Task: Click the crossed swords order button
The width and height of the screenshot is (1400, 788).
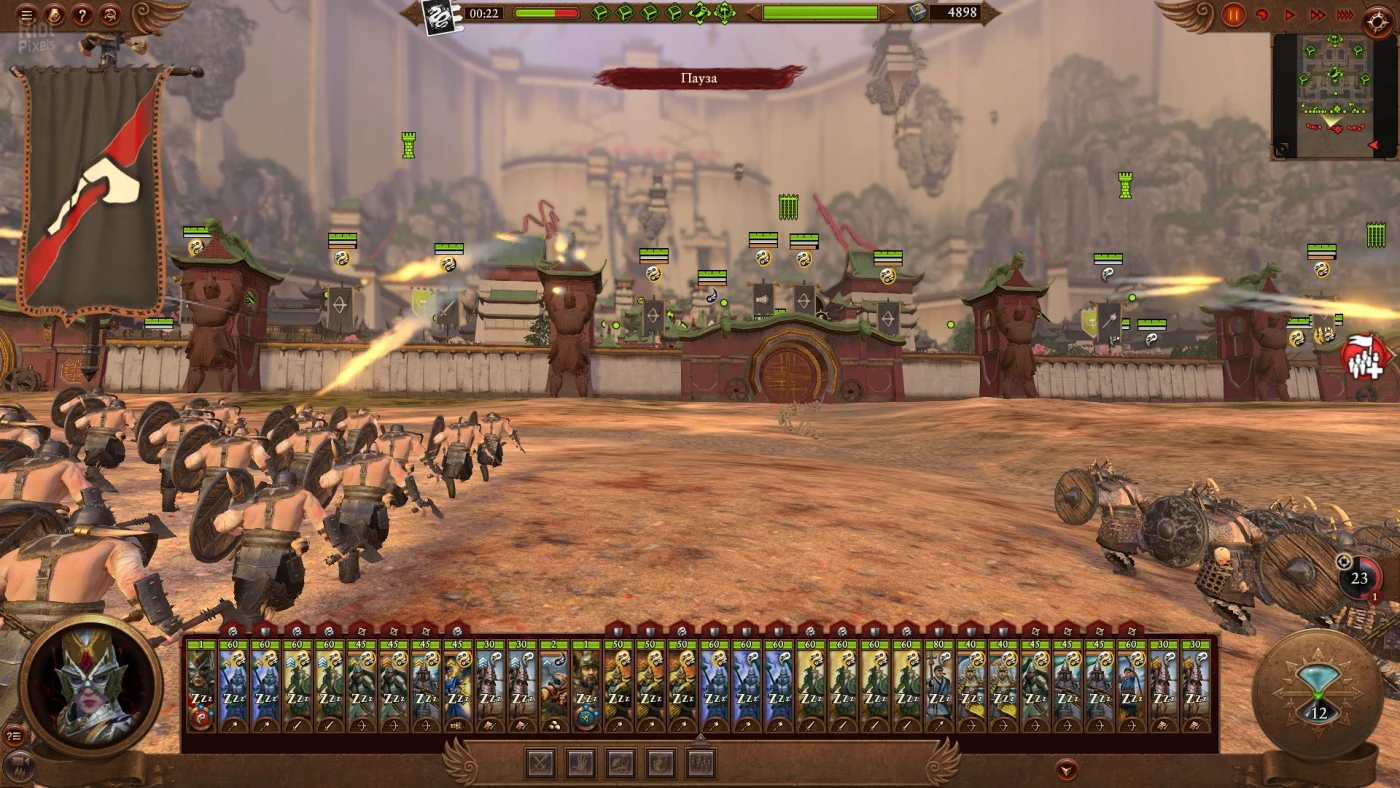Action: pyautogui.click(x=541, y=764)
